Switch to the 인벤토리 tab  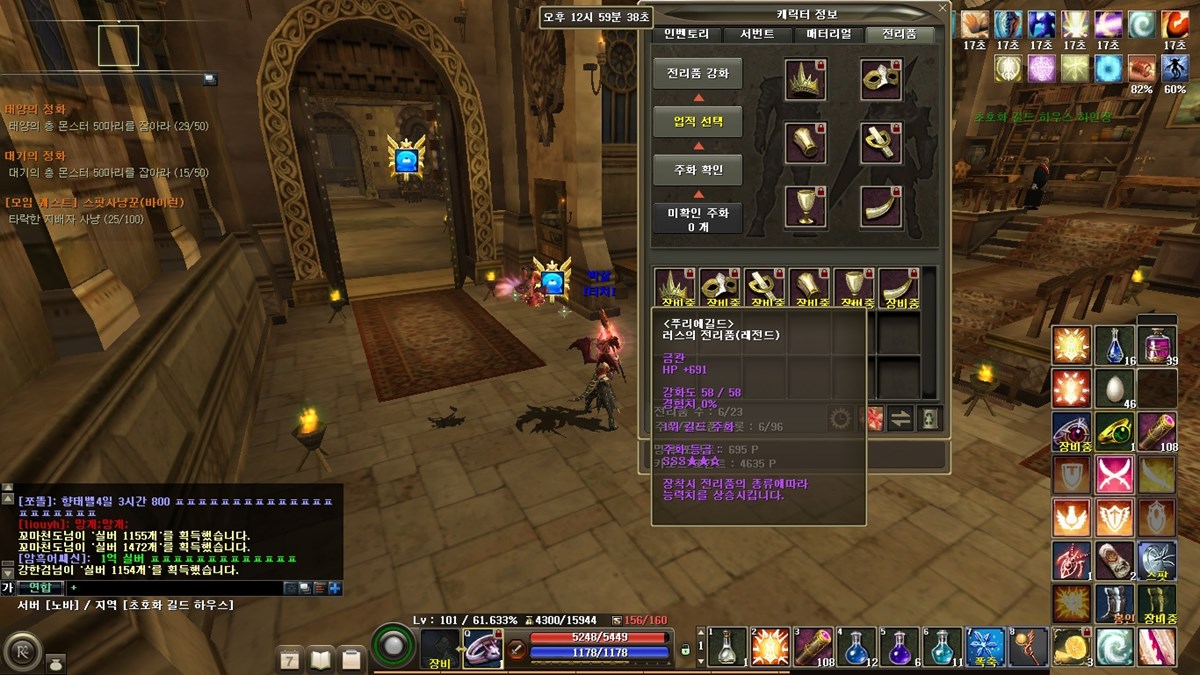686,33
